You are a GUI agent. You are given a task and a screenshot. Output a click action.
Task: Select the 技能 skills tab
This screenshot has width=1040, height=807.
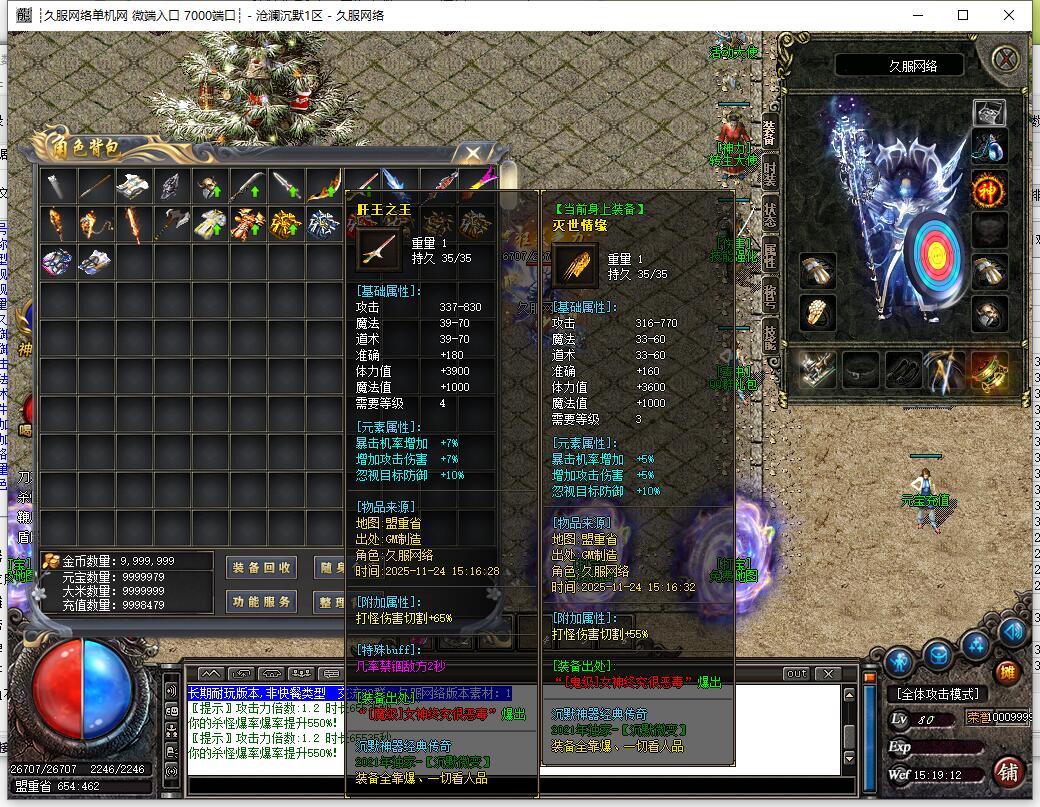(770, 335)
